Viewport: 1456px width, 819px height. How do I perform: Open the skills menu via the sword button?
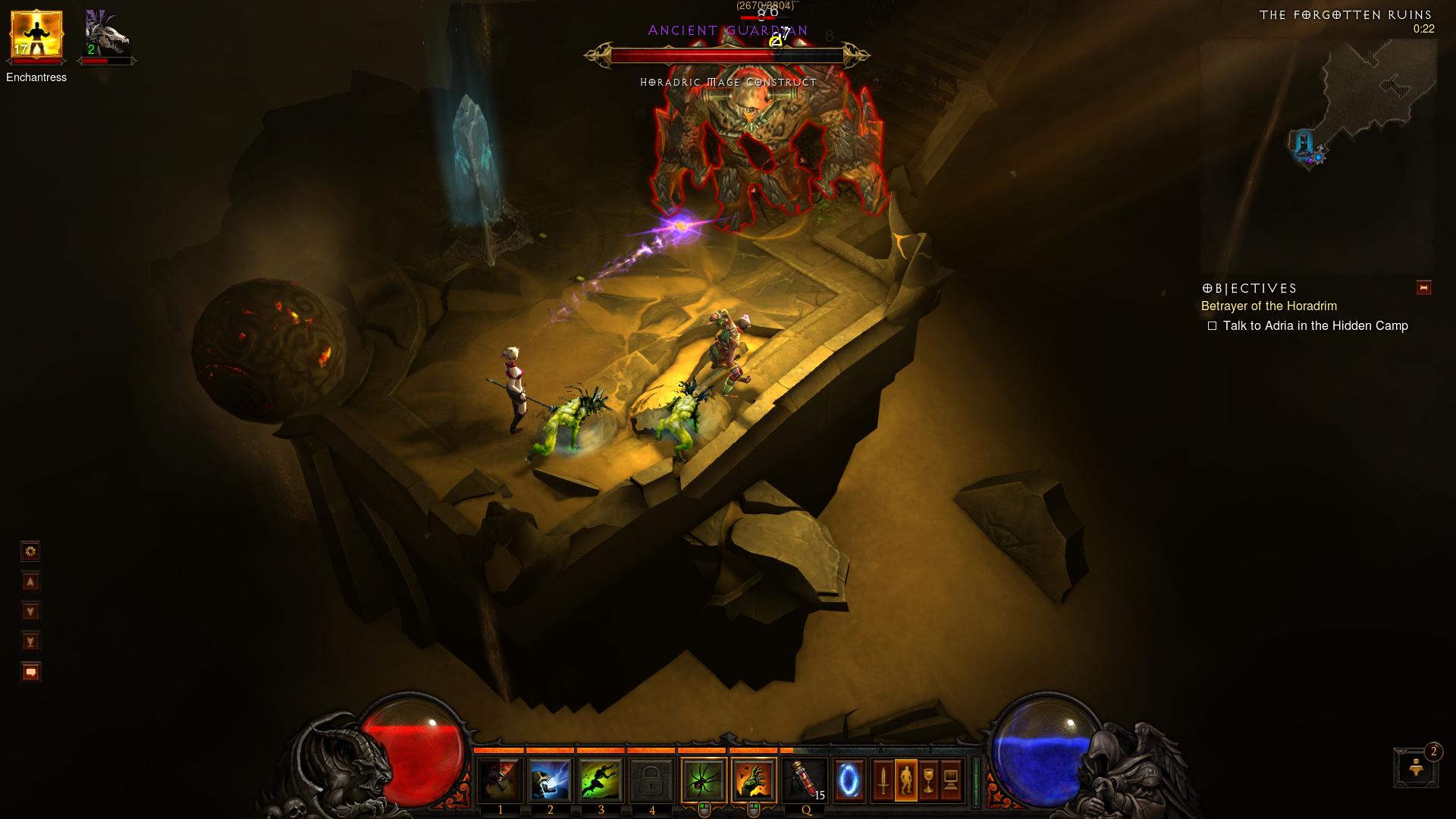pyautogui.click(x=883, y=780)
